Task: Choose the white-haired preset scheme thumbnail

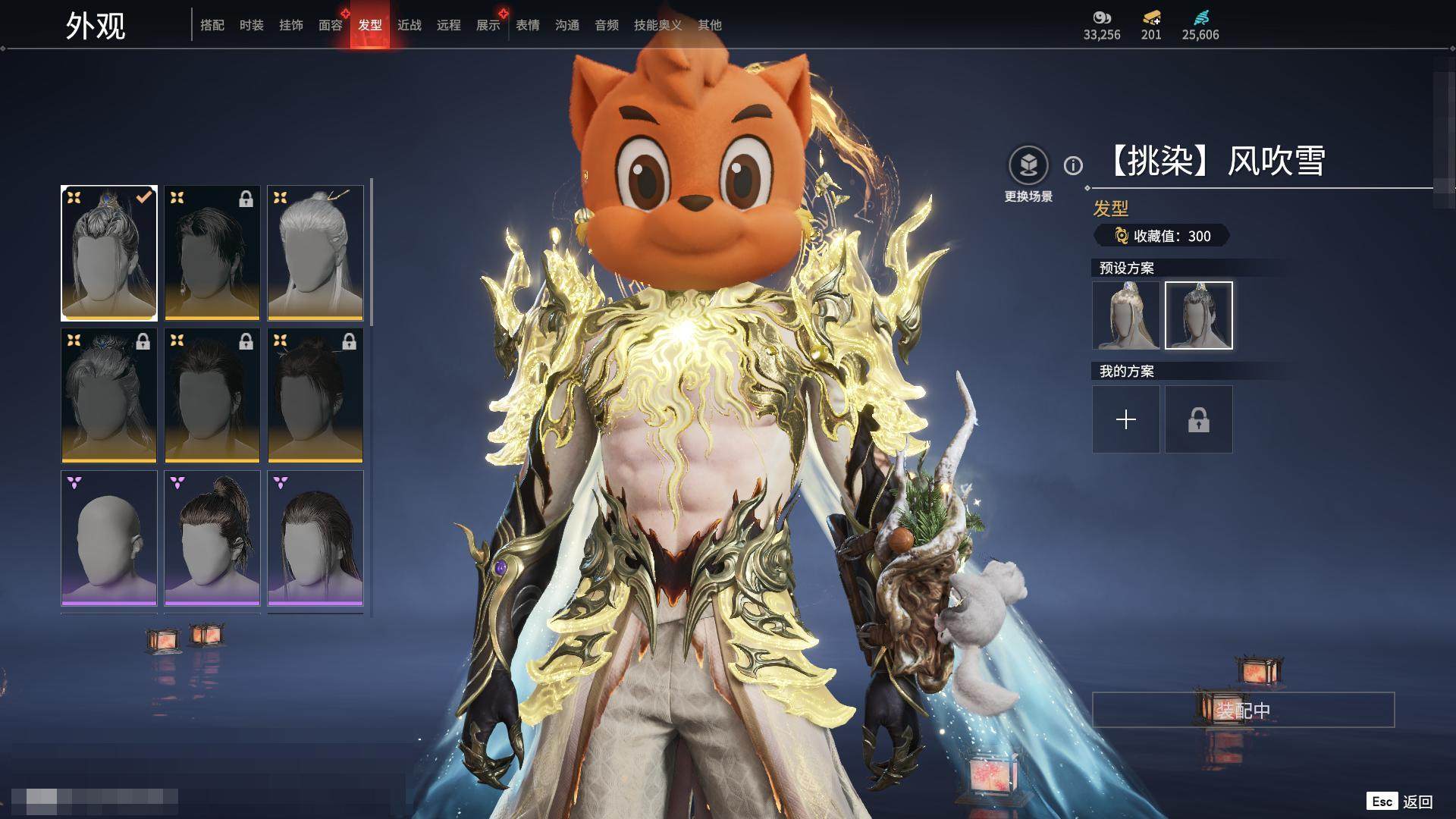Action: coord(1125,315)
